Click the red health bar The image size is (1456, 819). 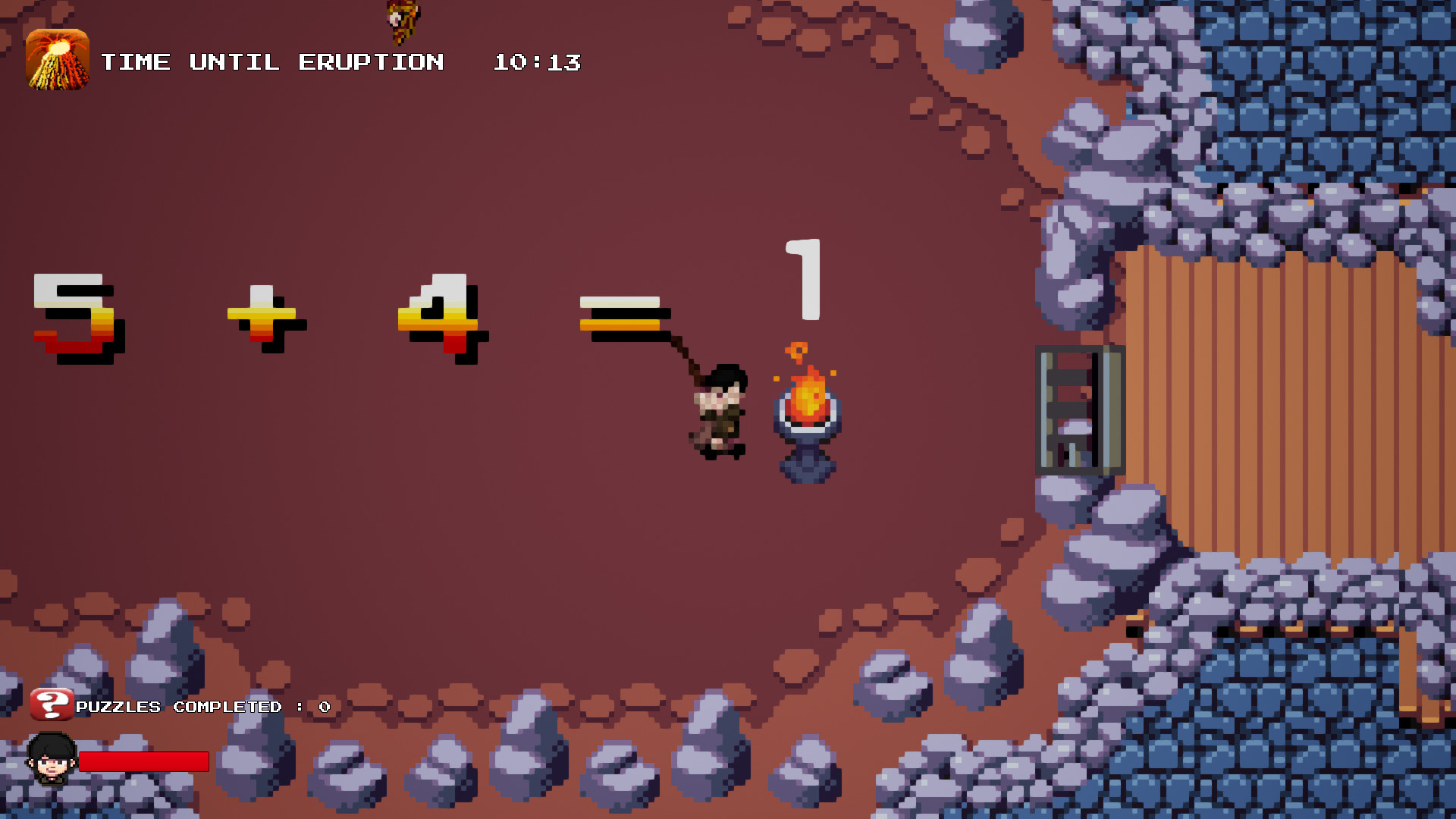(x=144, y=761)
